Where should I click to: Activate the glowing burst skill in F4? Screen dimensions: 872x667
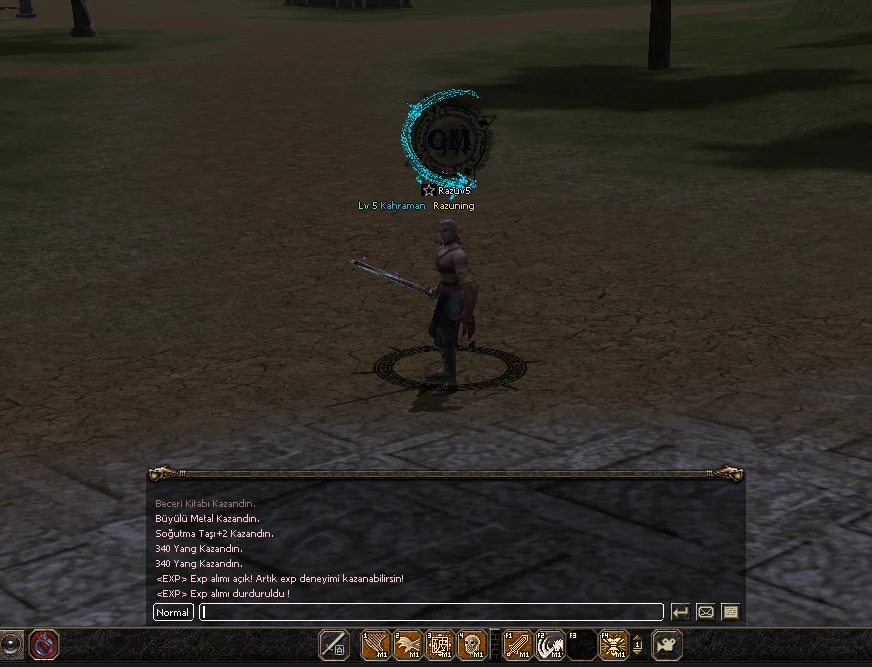pos(613,645)
